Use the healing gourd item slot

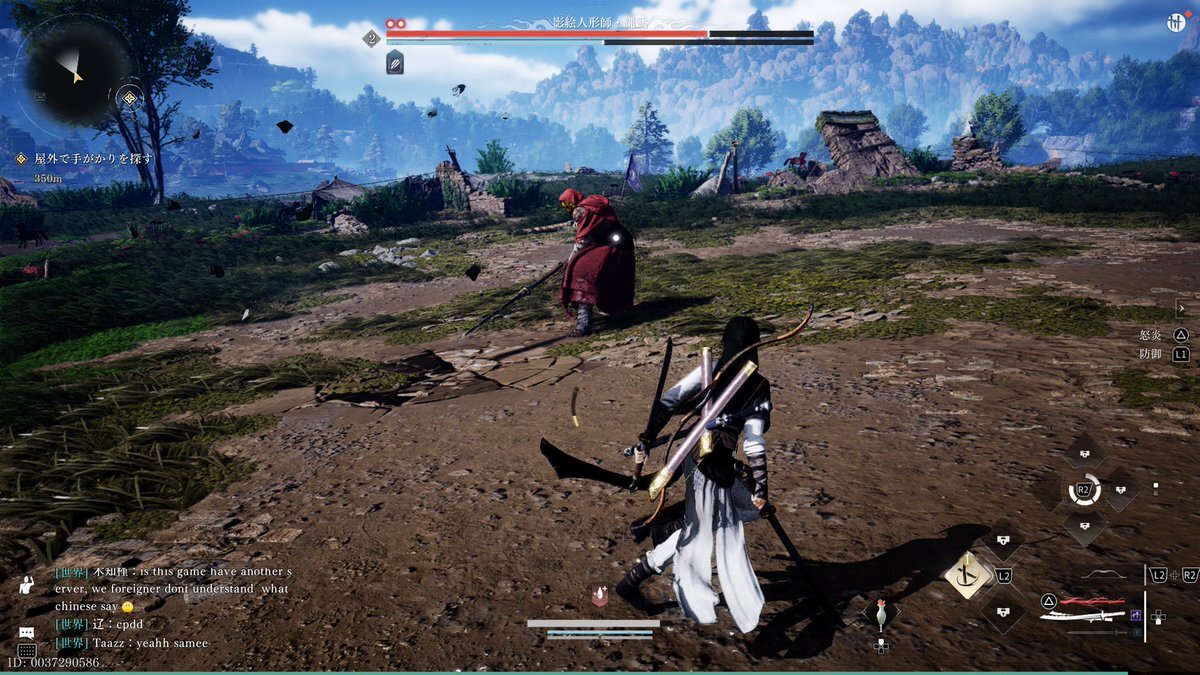pyautogui.click(x=881, y=615)
